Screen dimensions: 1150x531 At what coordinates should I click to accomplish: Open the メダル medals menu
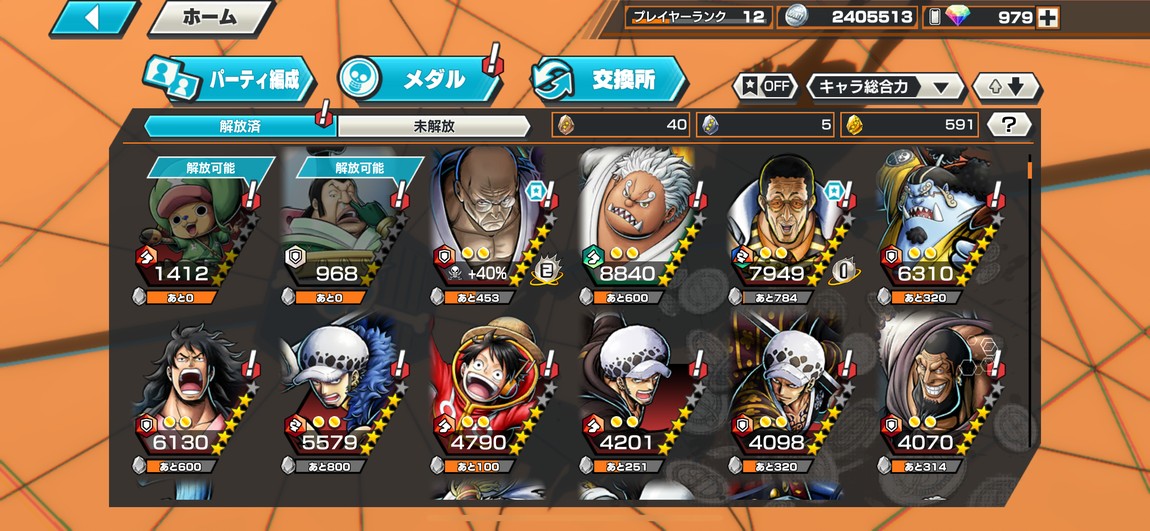420,80
